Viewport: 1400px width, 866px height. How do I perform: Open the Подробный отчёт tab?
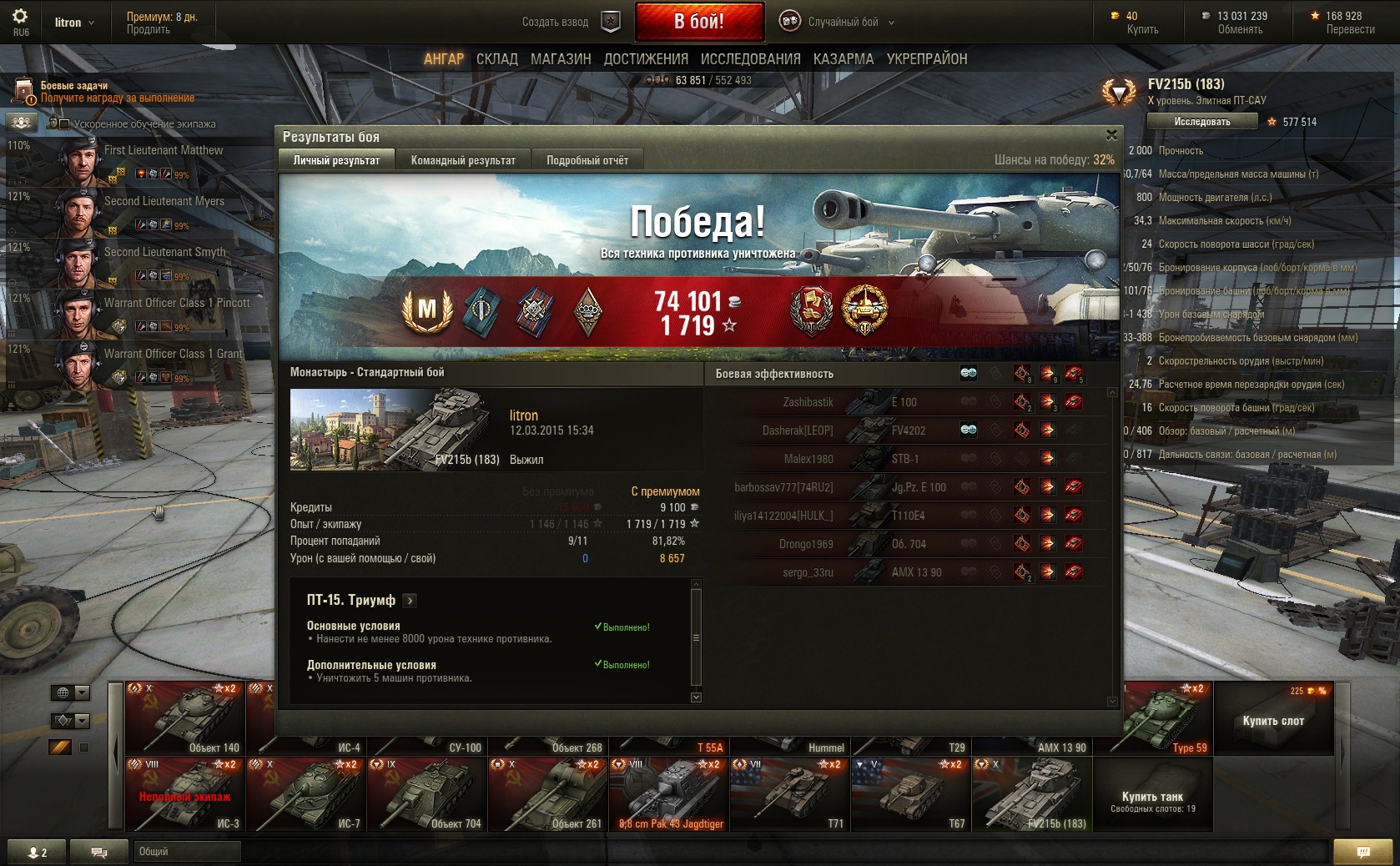pos(587,160)
